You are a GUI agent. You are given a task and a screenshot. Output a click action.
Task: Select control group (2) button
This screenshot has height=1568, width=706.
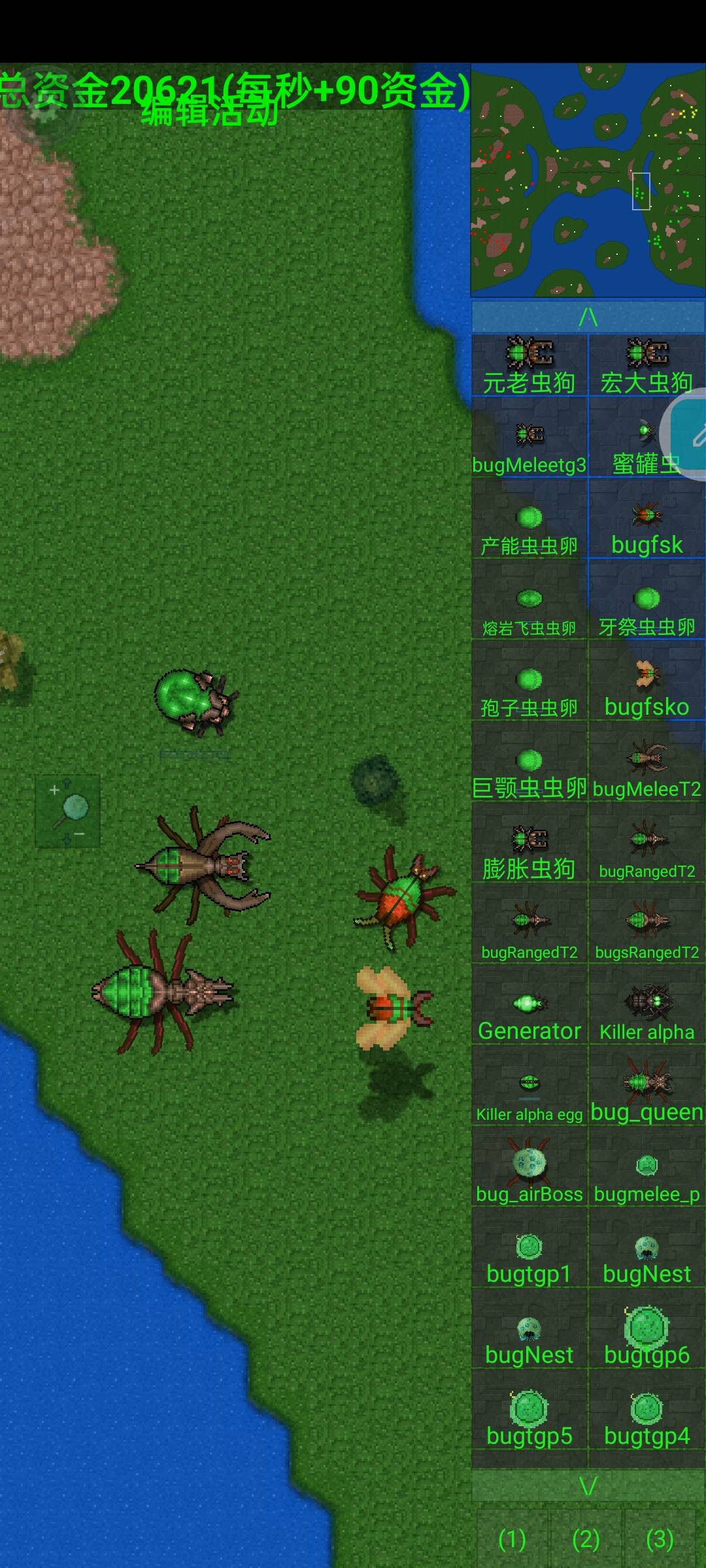(x=586, y=1539)
